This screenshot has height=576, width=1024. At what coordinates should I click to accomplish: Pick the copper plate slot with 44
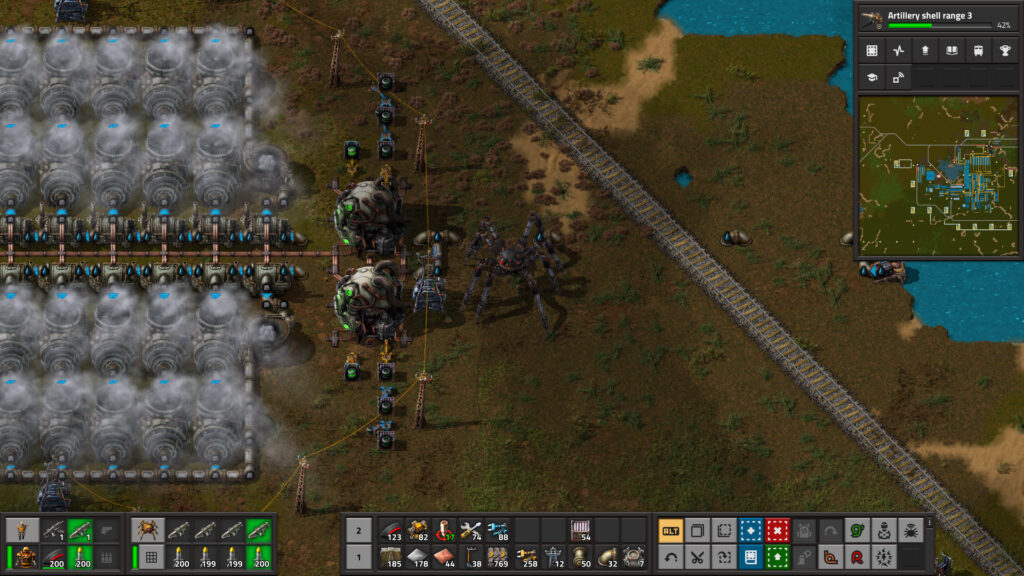[443, 556]
